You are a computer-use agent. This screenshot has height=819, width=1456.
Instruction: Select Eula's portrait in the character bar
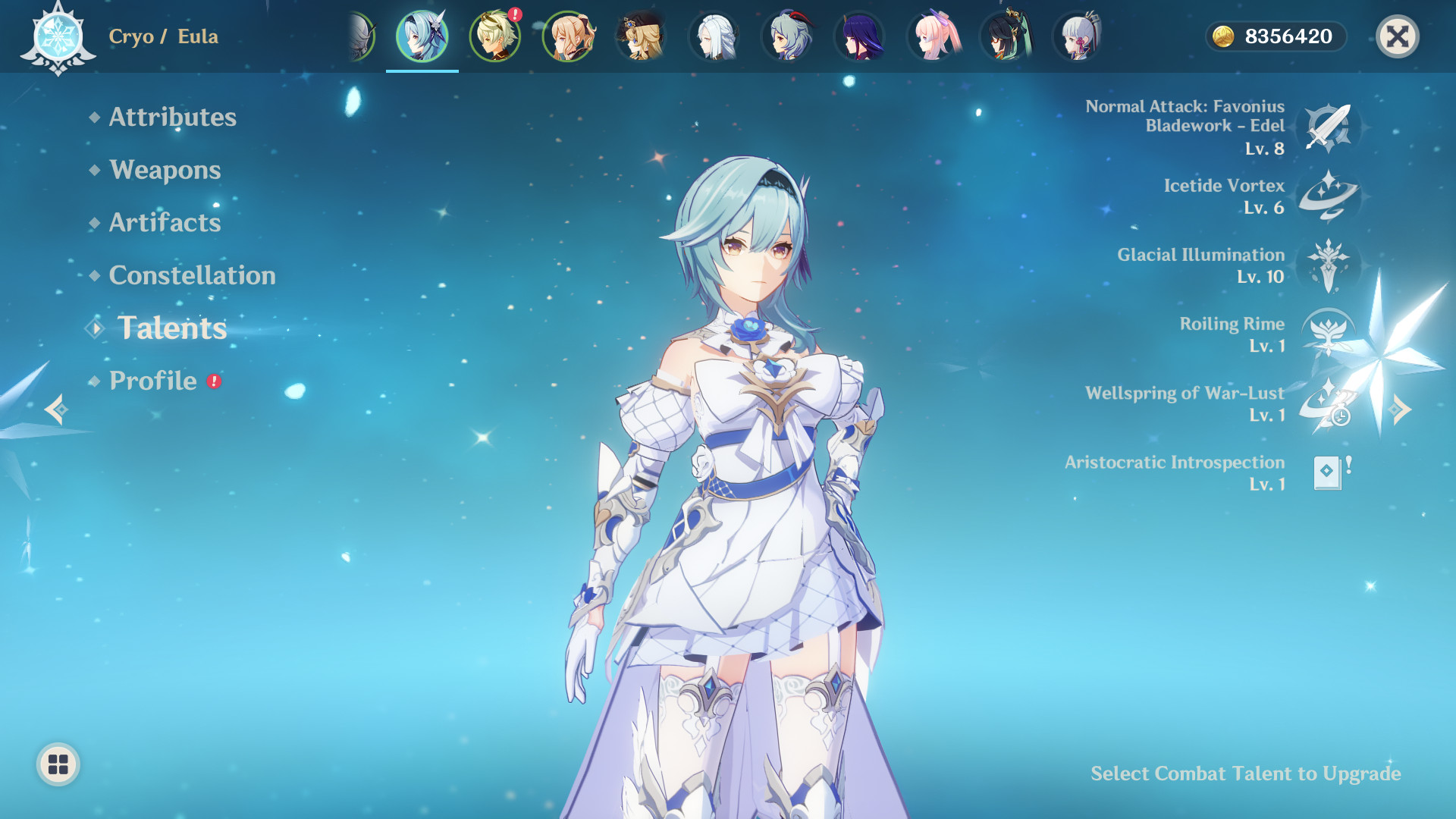pos(422,36)
